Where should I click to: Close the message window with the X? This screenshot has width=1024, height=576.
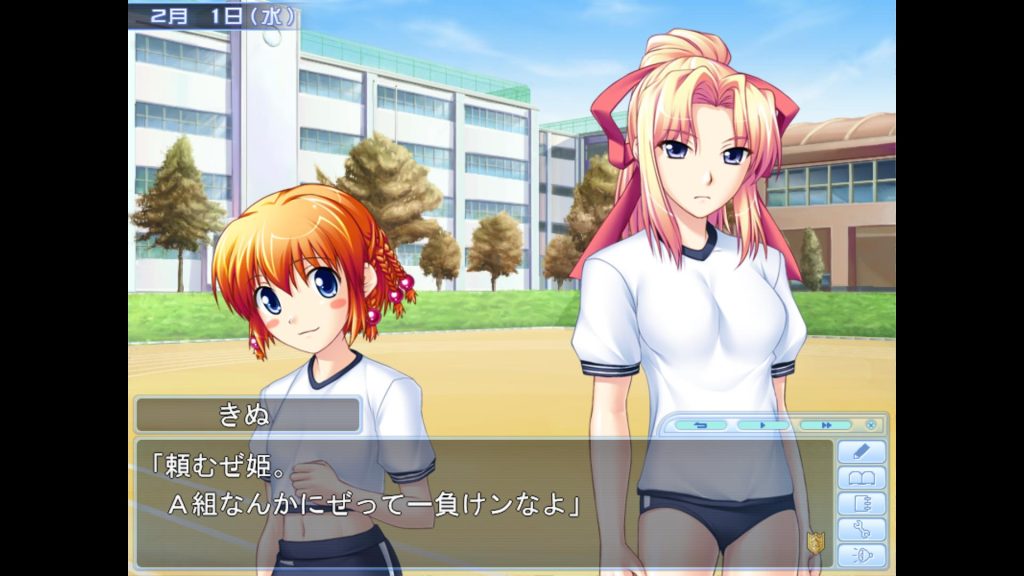871,425
